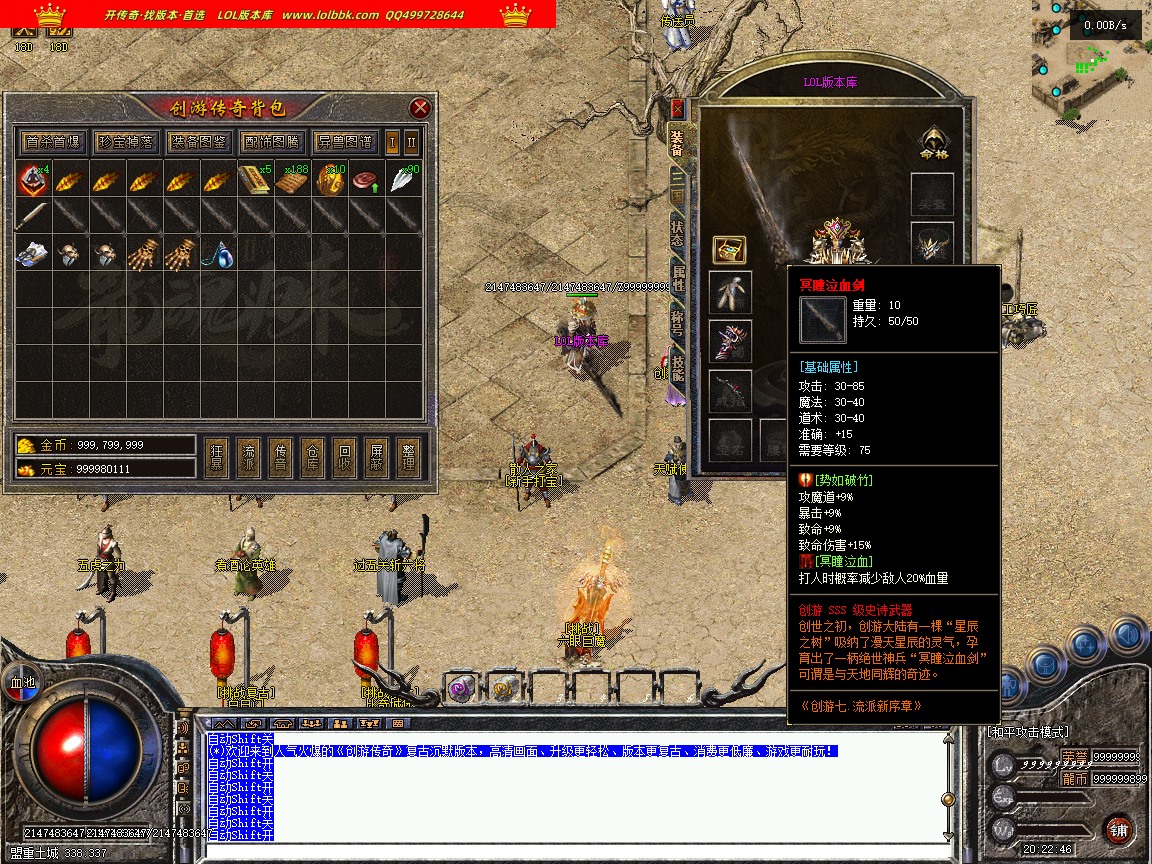The height and width of the screenshot is (864, 1152).
Task: Click the 整理 sort button
Action: (x=408, y=454)
